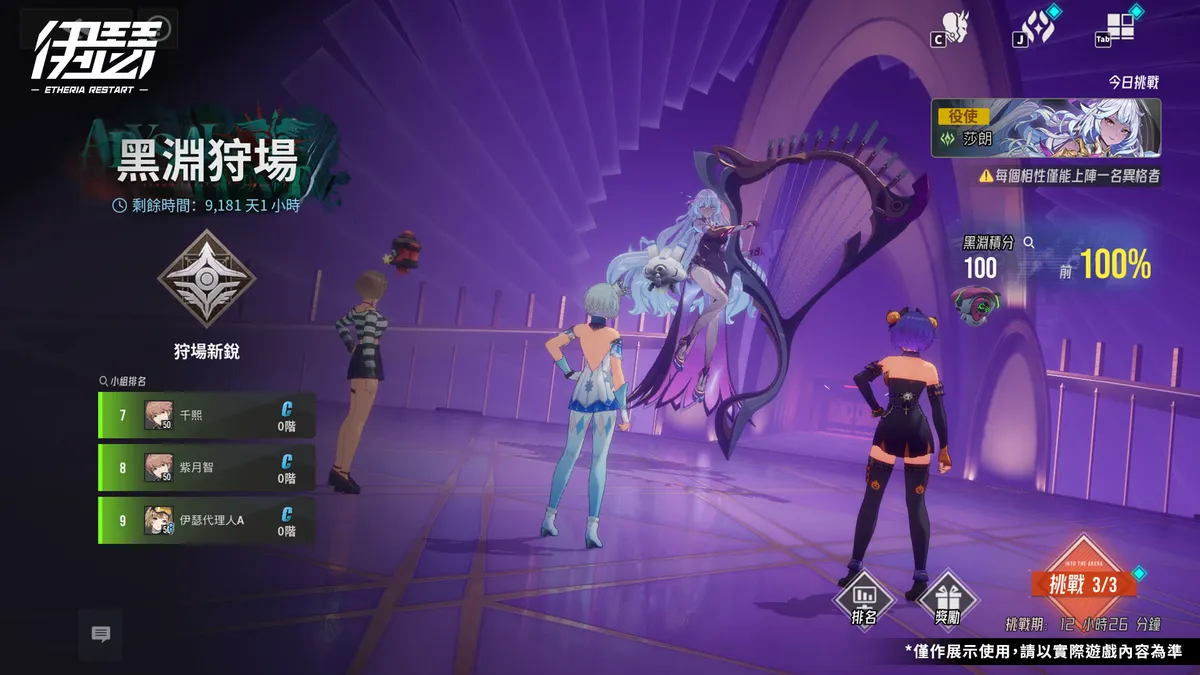The image size is (1200, 675).
Task: Select rank 9 player 伊瑟代理人A row
Action: (x=207, y=520)
